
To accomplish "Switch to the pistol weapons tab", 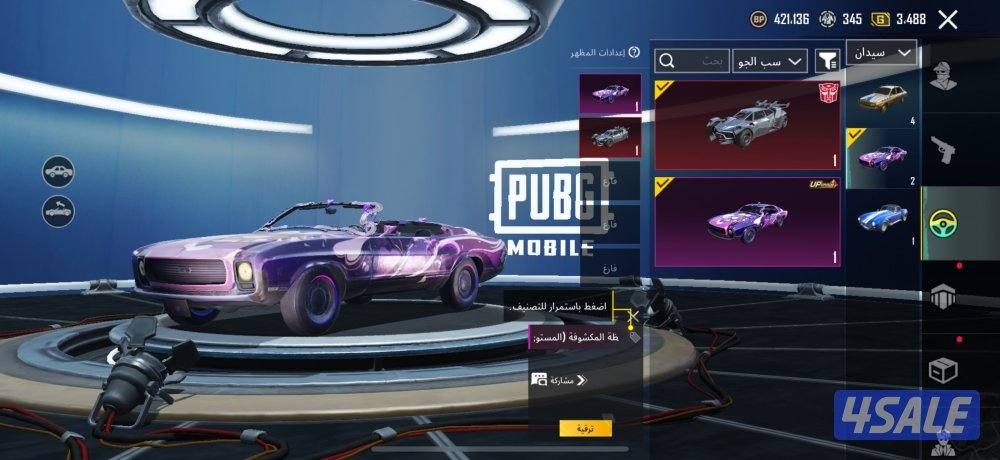I will pyautogui.click(x=940, y=150).
